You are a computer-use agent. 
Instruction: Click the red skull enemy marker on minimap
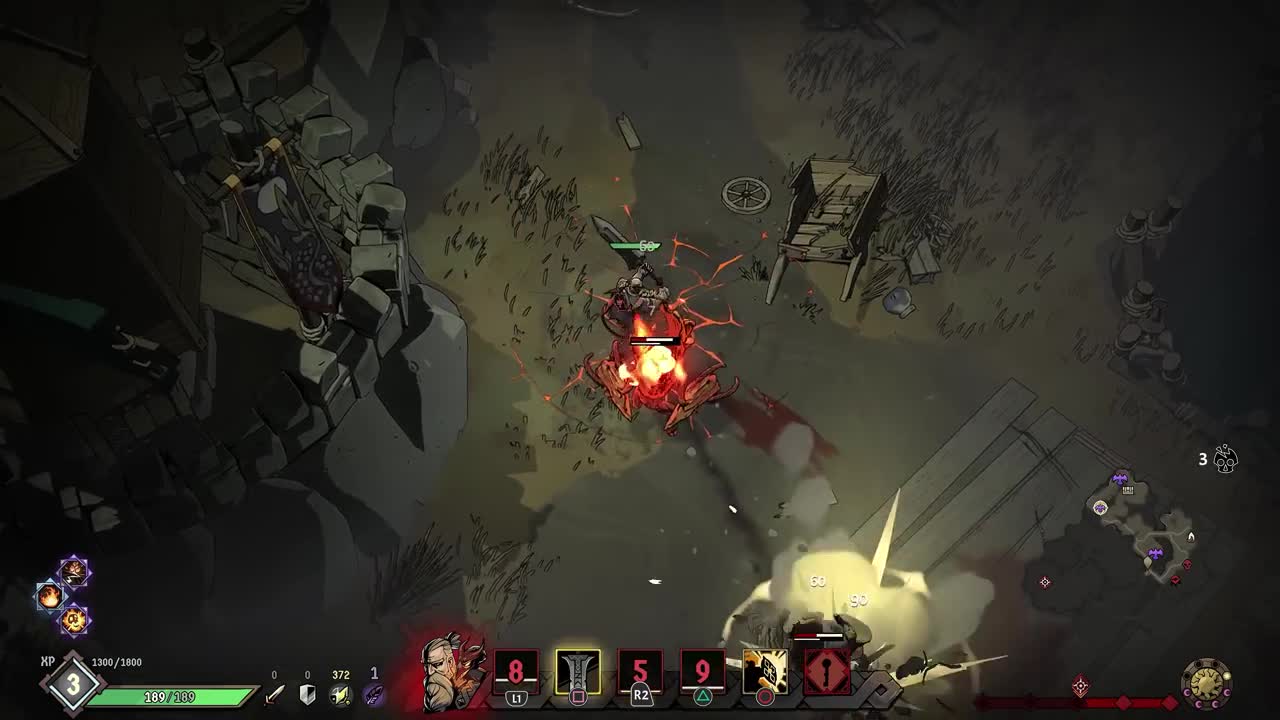1187,564
